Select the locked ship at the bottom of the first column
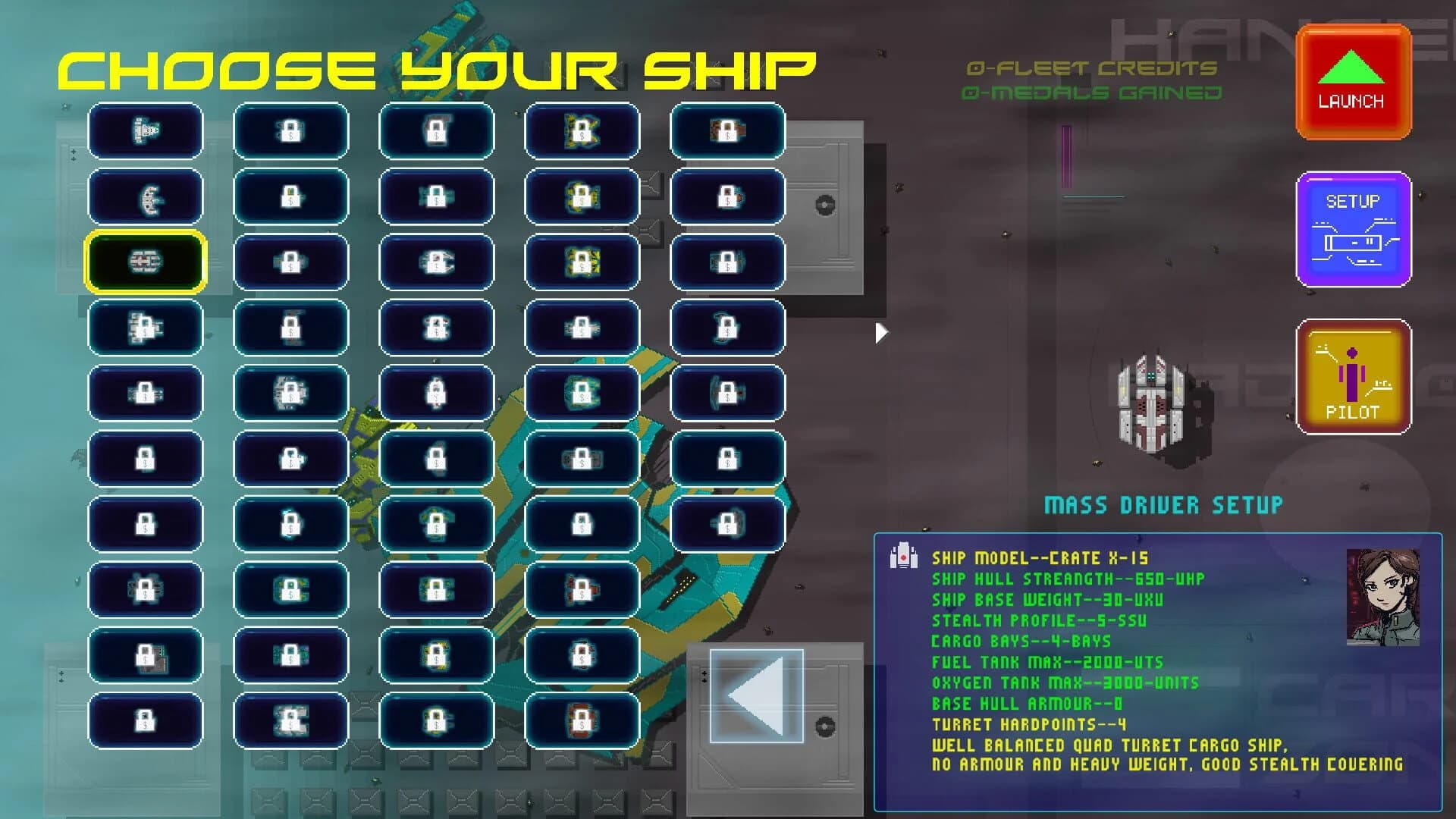Viewport: 1456px width, 819px height. point(146,722)
